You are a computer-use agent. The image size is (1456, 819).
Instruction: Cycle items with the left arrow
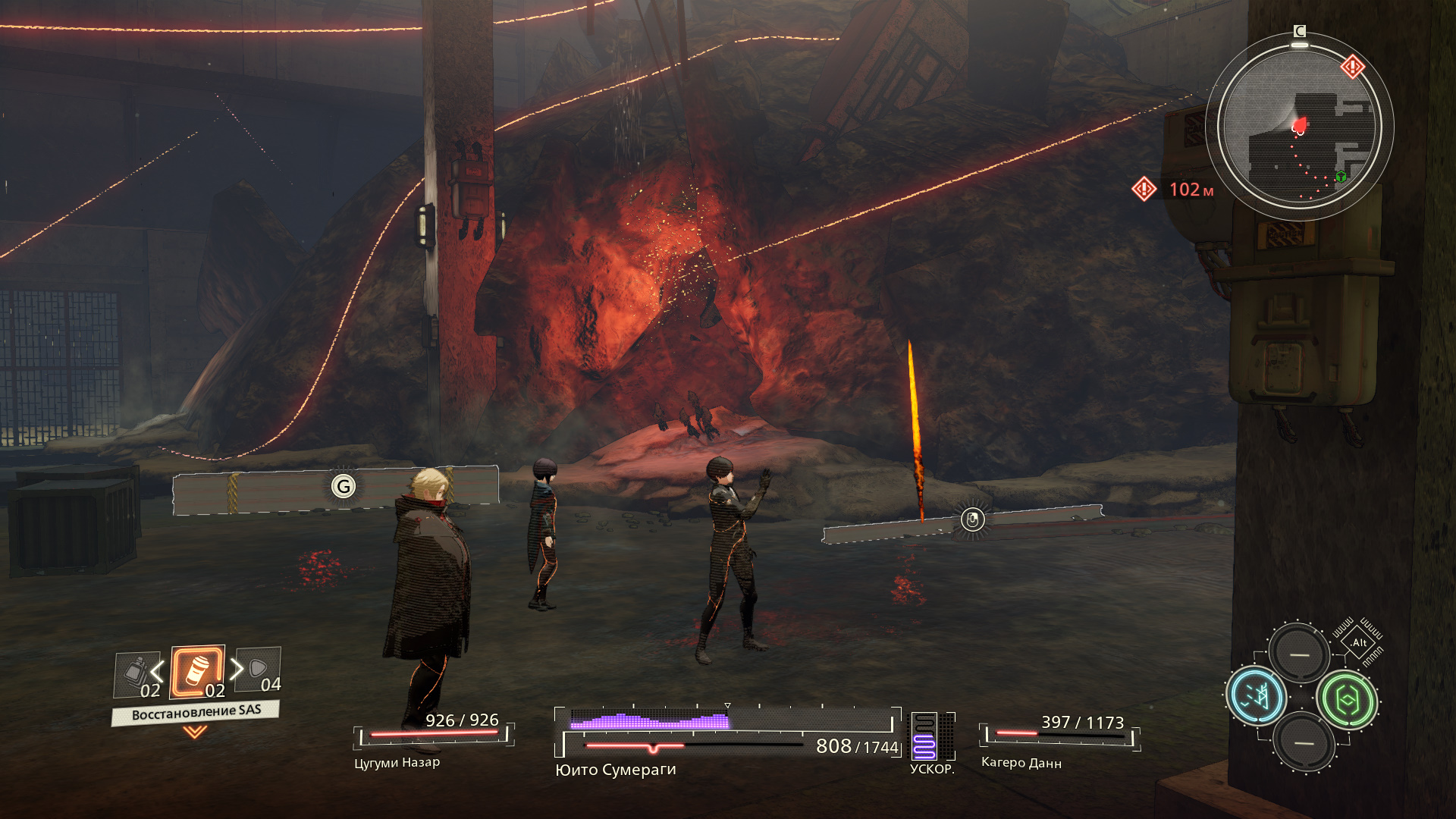(157, 670)
